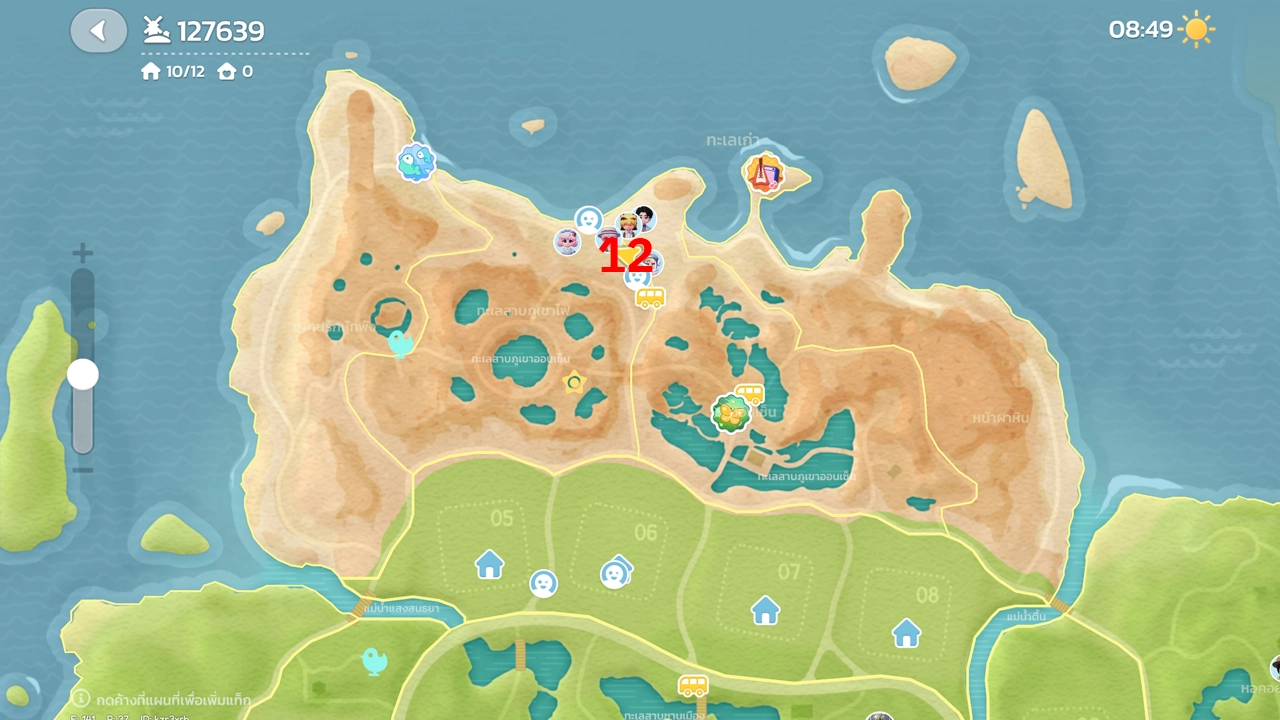The height and width of the screenshot is (720, 1280).
Task: Select the teal bird marker on the grassland
Action: 374,660
